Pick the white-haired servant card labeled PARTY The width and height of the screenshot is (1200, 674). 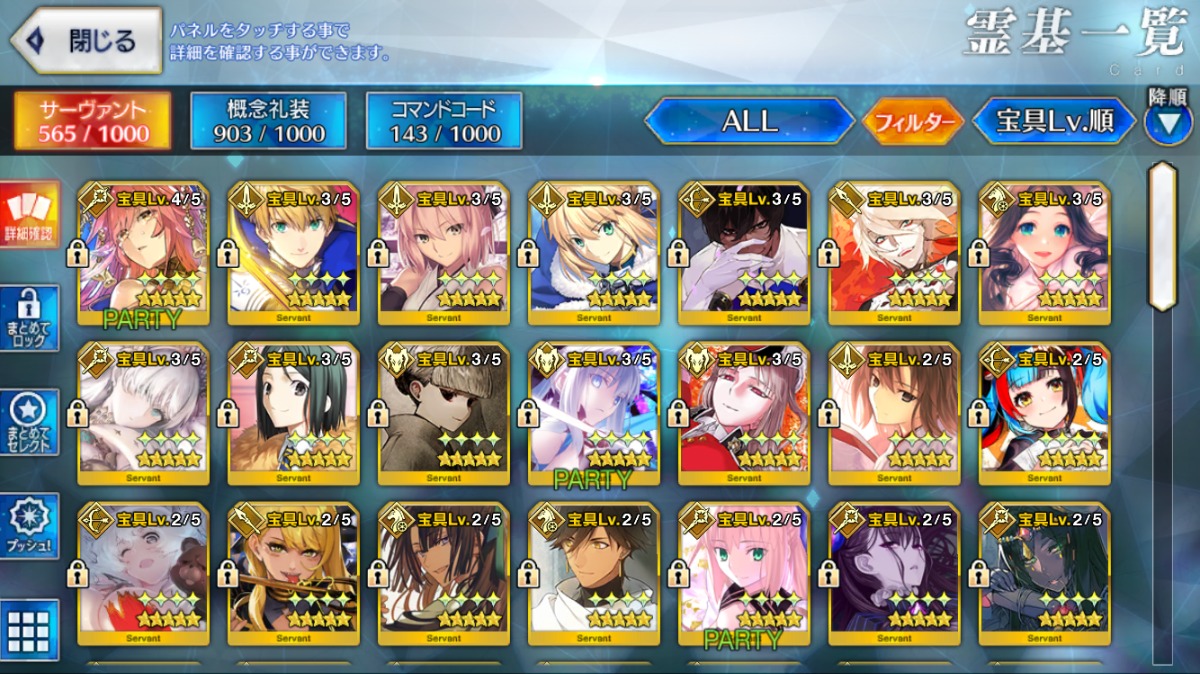(593, 414)
